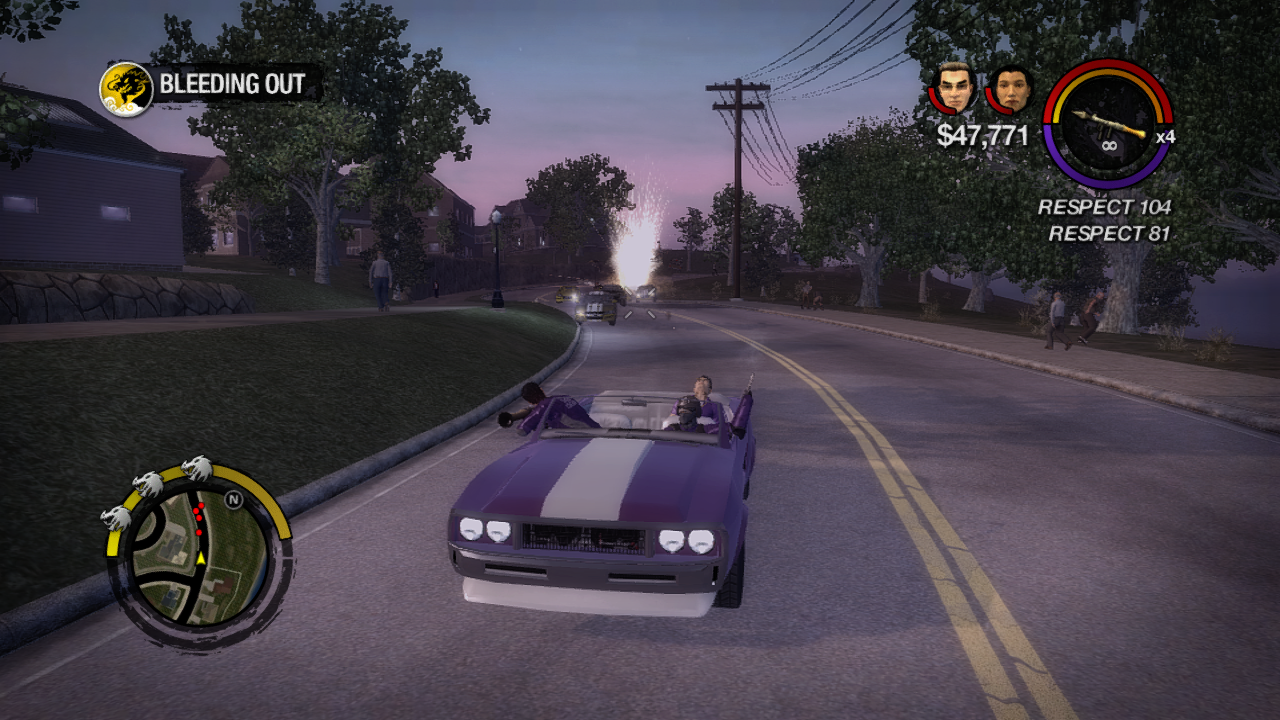This screenshot has width=1280, height=720.
Task: Click the yellow gang emblem icon
Action: [126, 88]
